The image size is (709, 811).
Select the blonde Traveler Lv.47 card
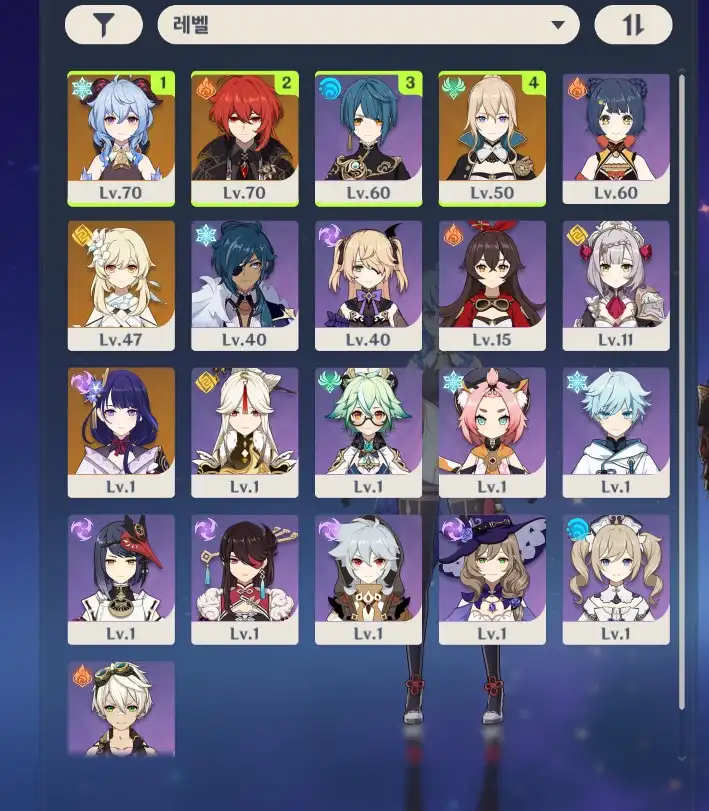(121, 285)
